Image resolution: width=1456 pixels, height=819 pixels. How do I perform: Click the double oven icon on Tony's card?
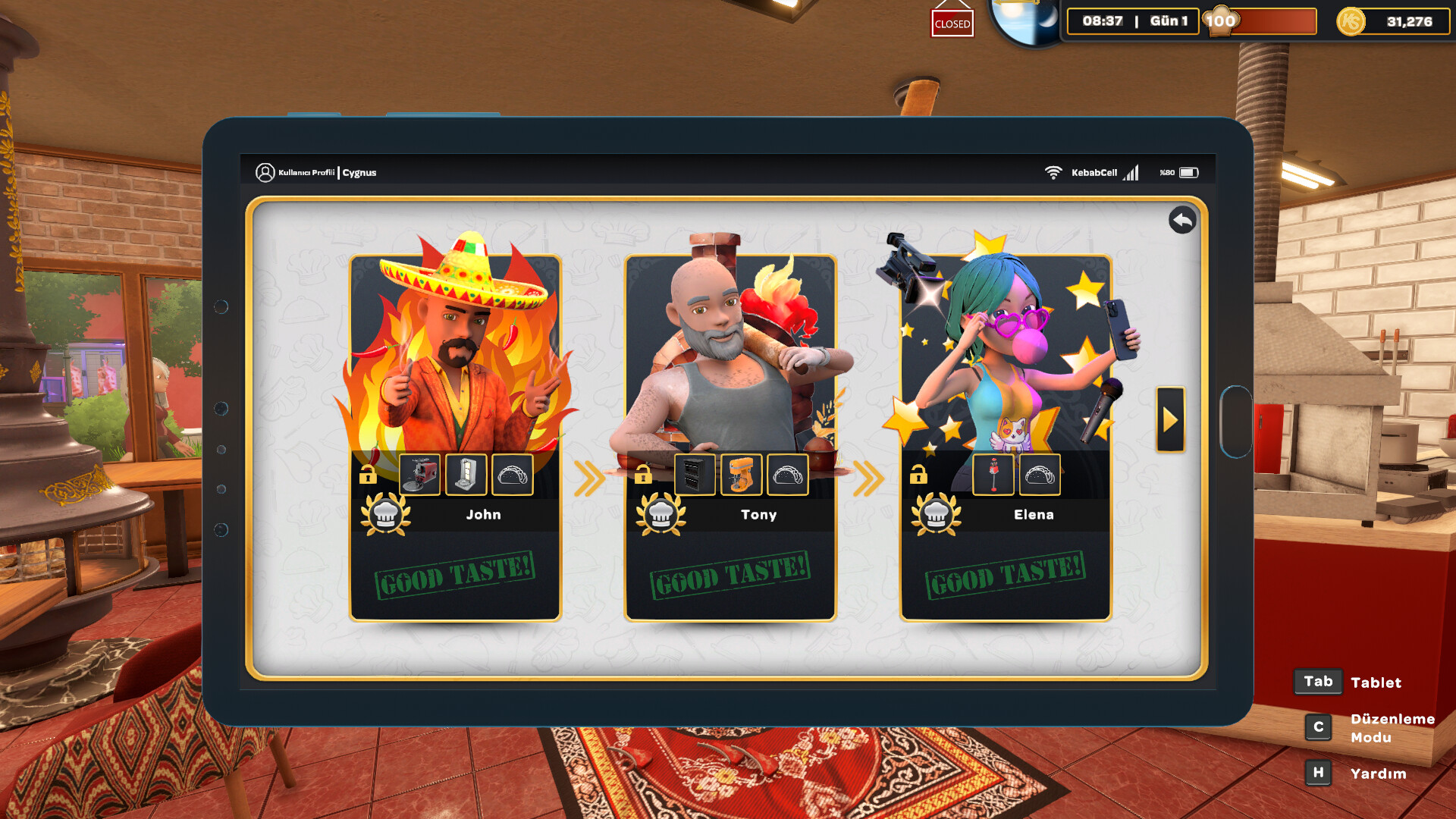coord(695,474)
